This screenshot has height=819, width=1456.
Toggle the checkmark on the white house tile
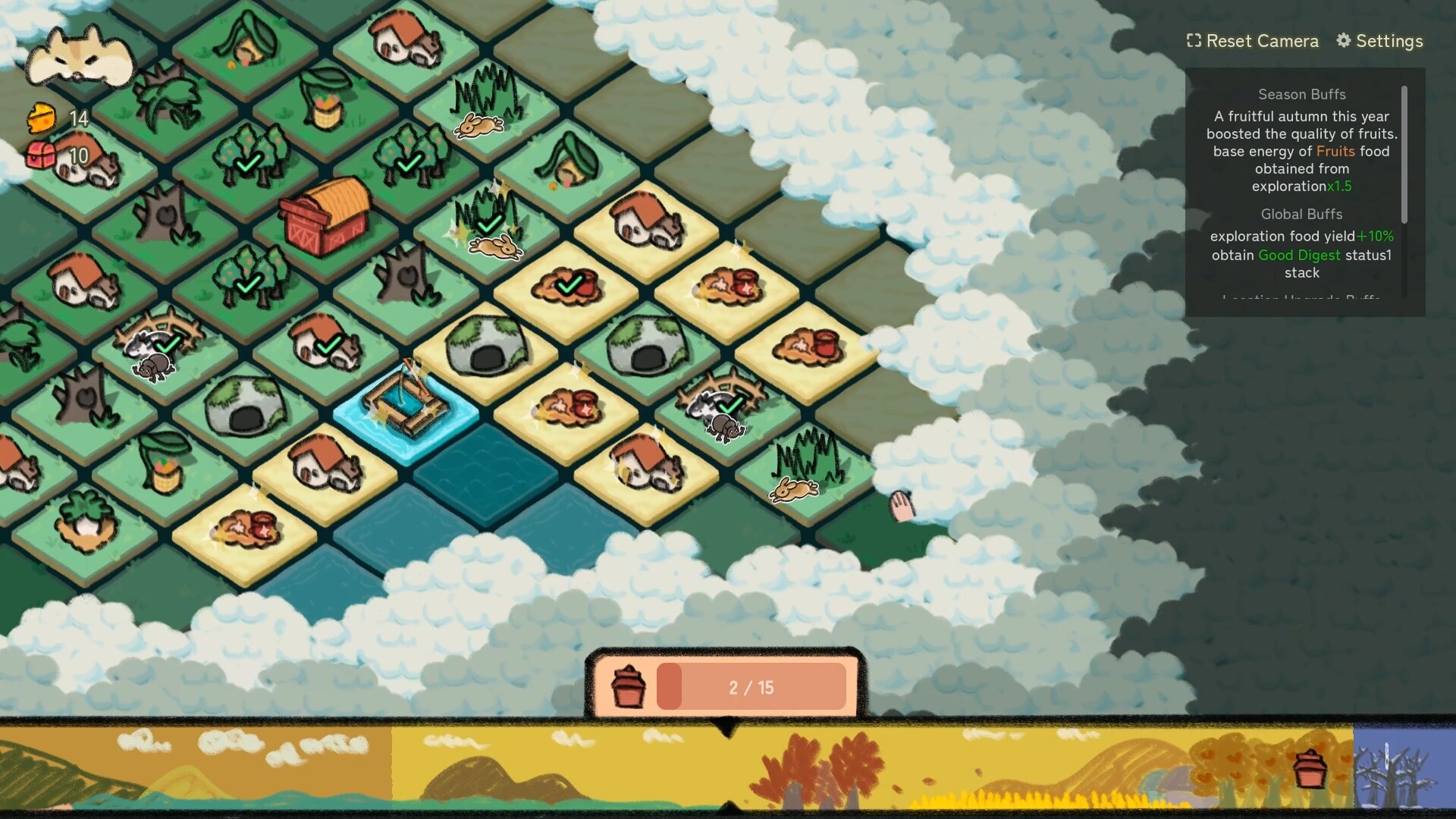pyautogui.click(x=328, y=345)
